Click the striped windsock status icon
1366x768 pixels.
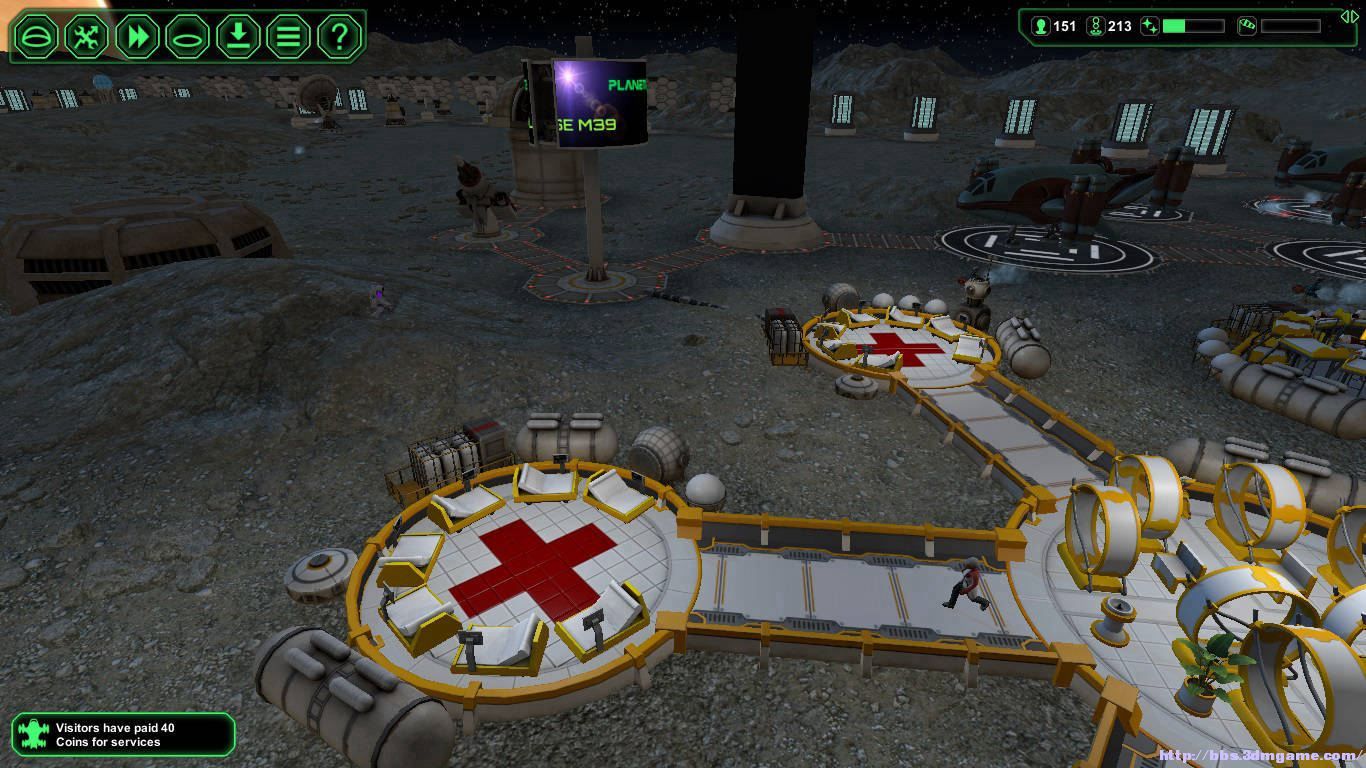point(1247,26)
